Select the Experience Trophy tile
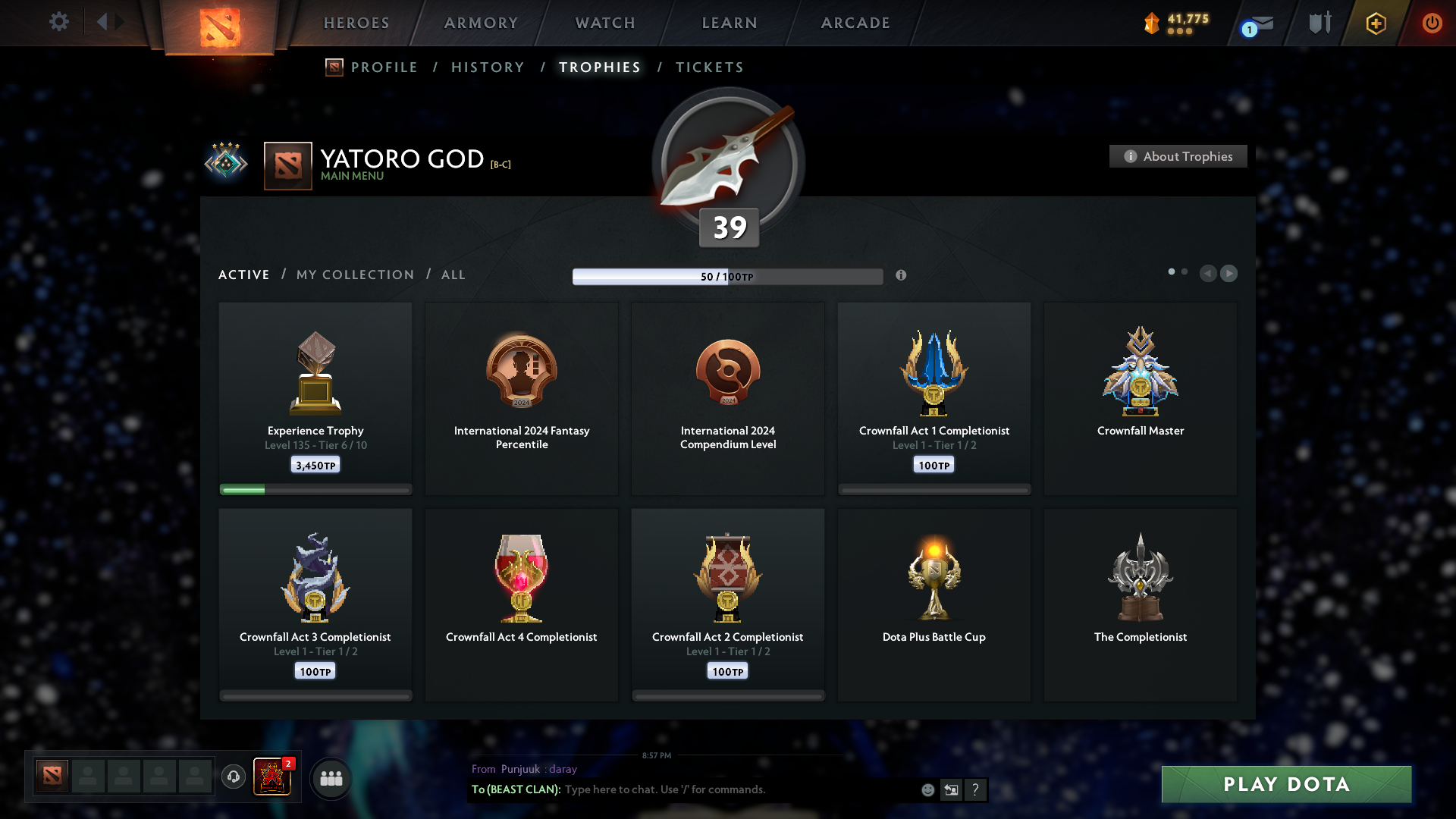The image size is (1456, 819). click(x=315, y=398)
